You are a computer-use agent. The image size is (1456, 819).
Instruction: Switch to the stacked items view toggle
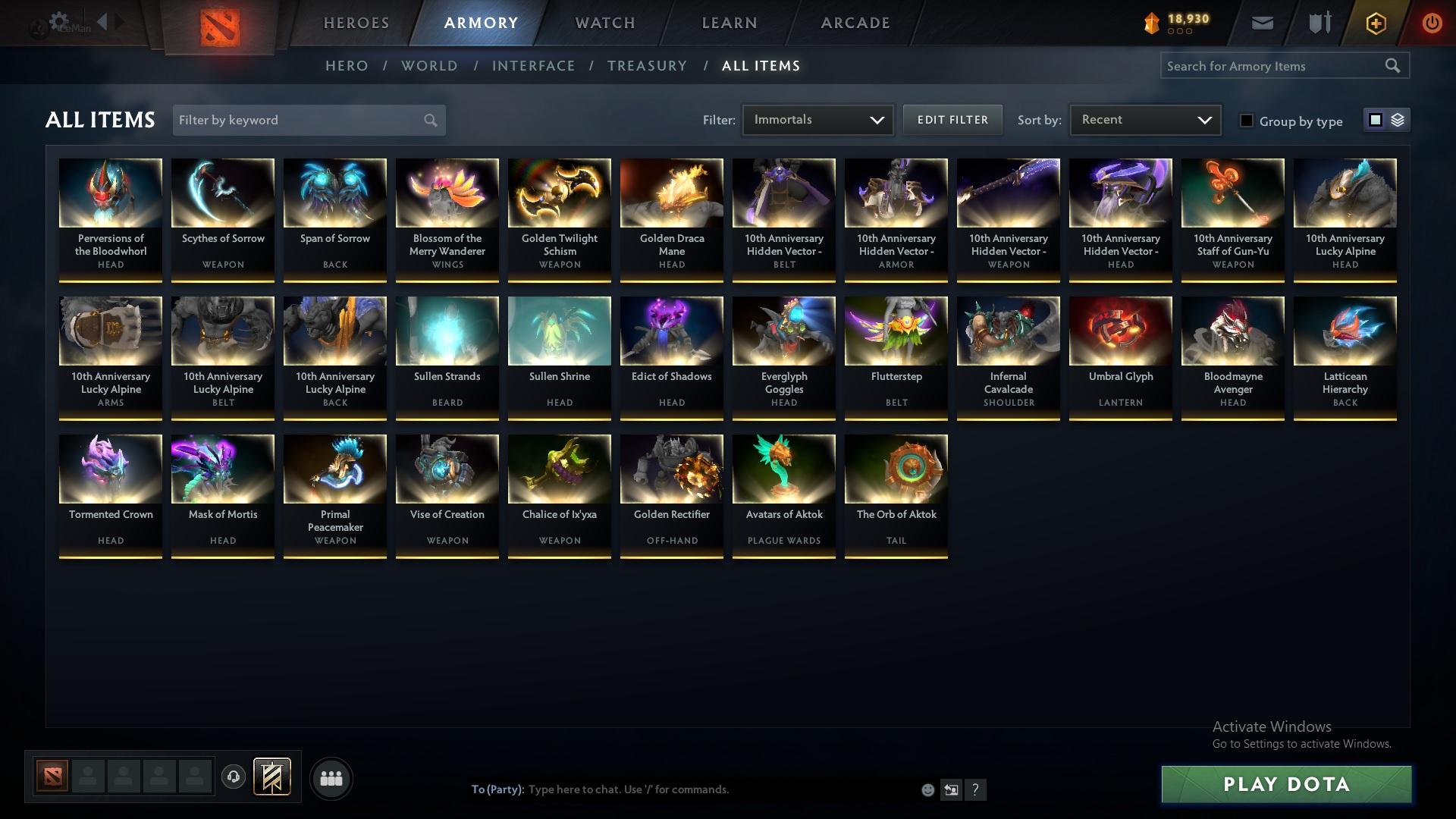[1398, 120]
